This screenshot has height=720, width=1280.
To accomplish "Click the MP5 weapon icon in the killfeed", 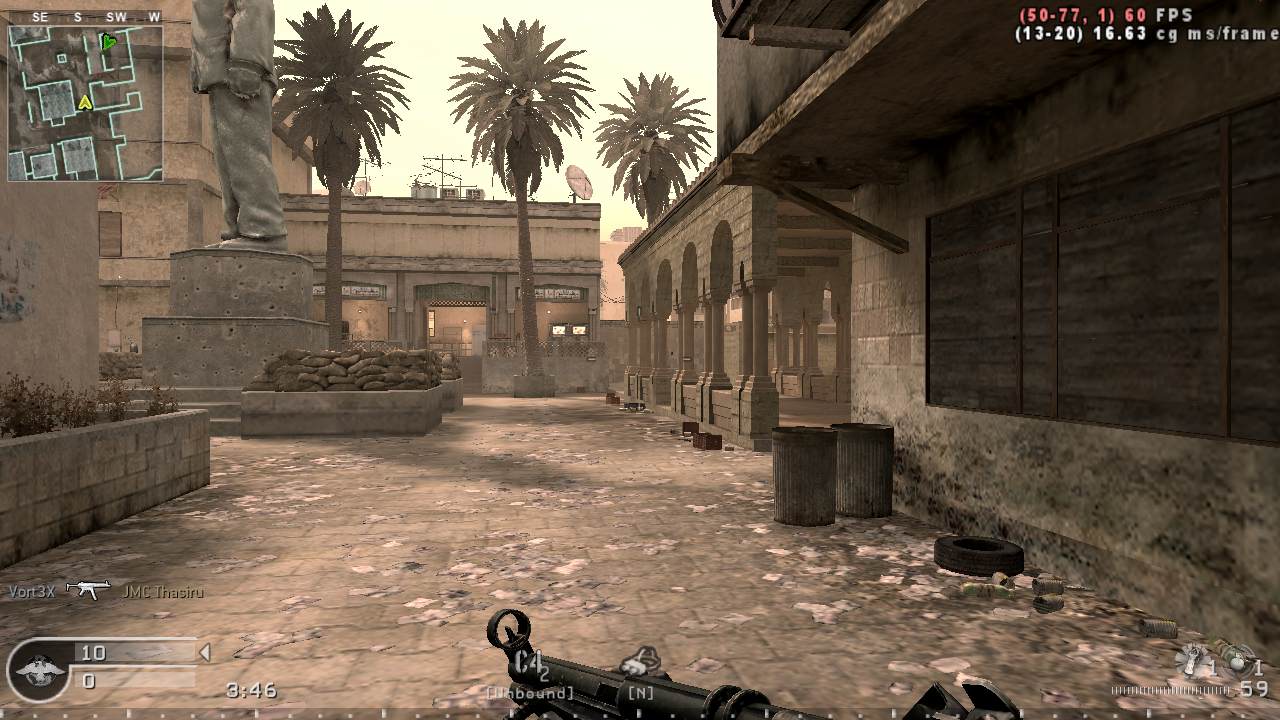I will 90,590.
